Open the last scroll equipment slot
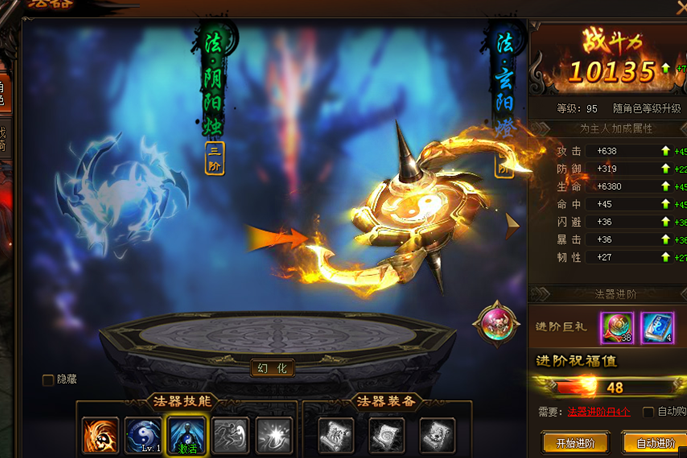Viewport: 687px width, 458px height. (x=436, y=435)
